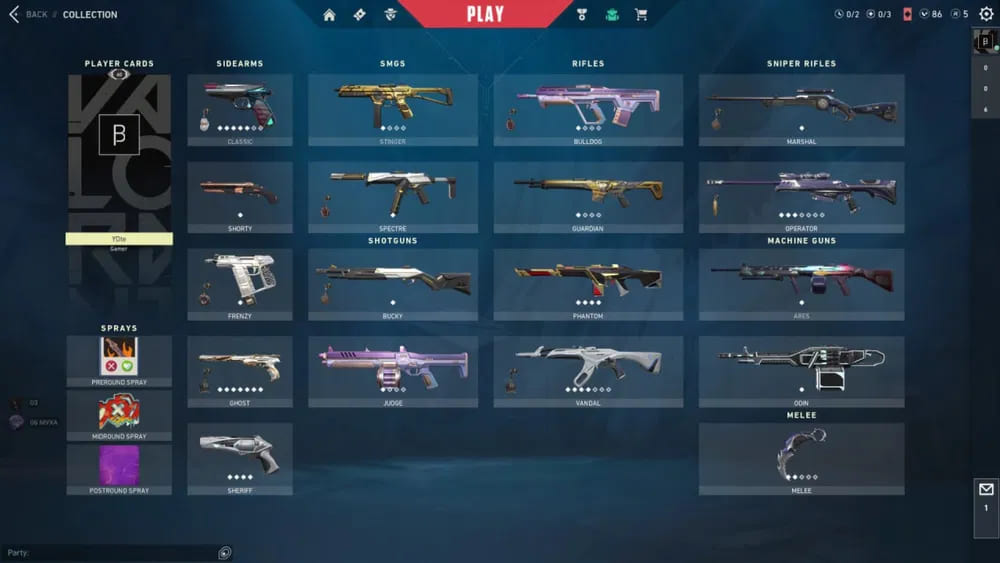
Task: Select the Vandal rifle tile
Action: click(x=588, y=370)
